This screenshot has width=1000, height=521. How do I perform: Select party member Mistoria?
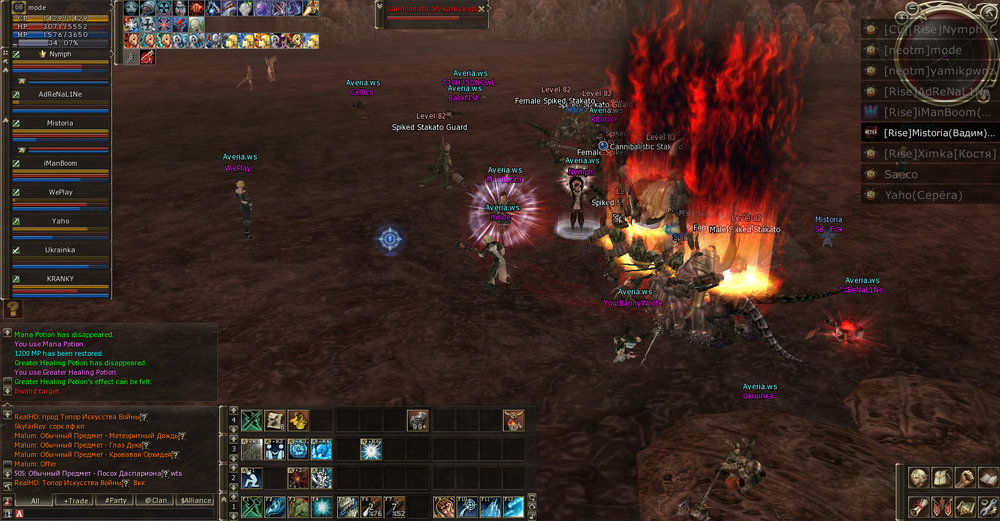pos(60,123)
